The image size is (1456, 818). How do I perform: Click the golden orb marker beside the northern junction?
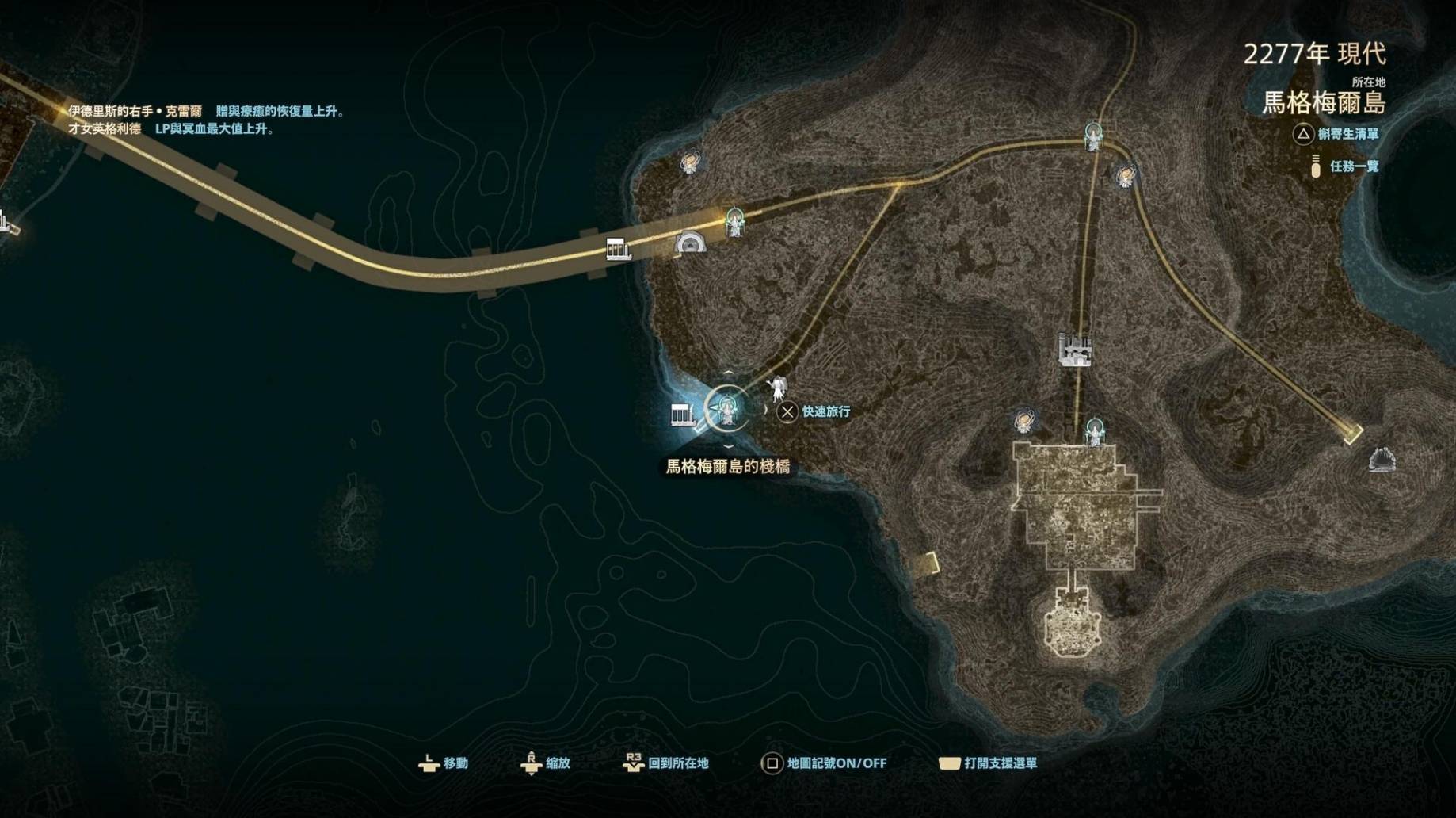[1125, 176]
